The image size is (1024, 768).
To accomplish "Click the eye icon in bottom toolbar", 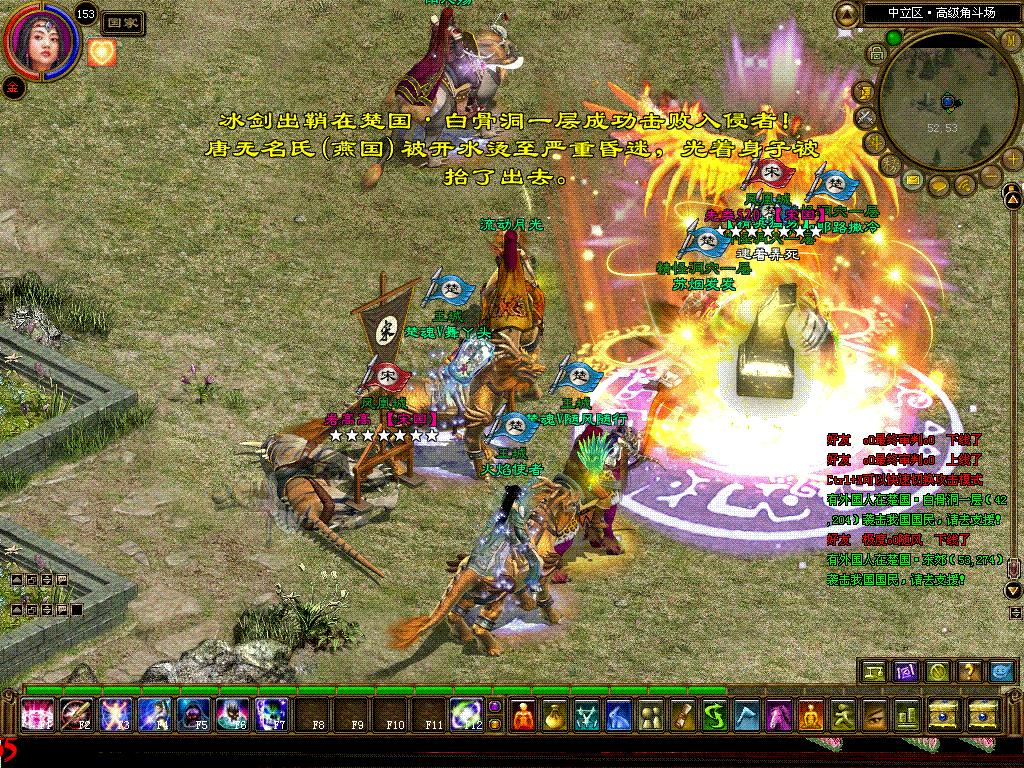I will coord(874,716).
